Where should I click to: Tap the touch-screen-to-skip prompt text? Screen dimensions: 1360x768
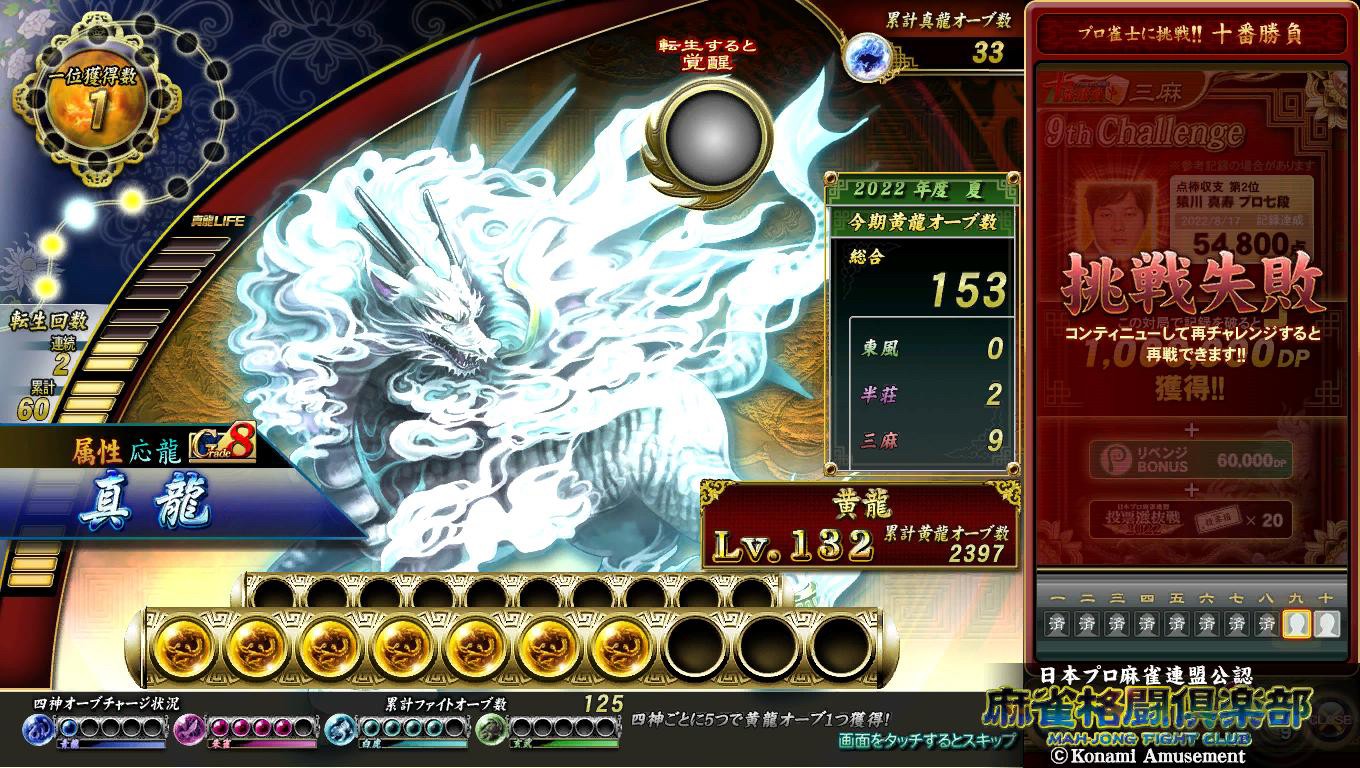(927, 741)
